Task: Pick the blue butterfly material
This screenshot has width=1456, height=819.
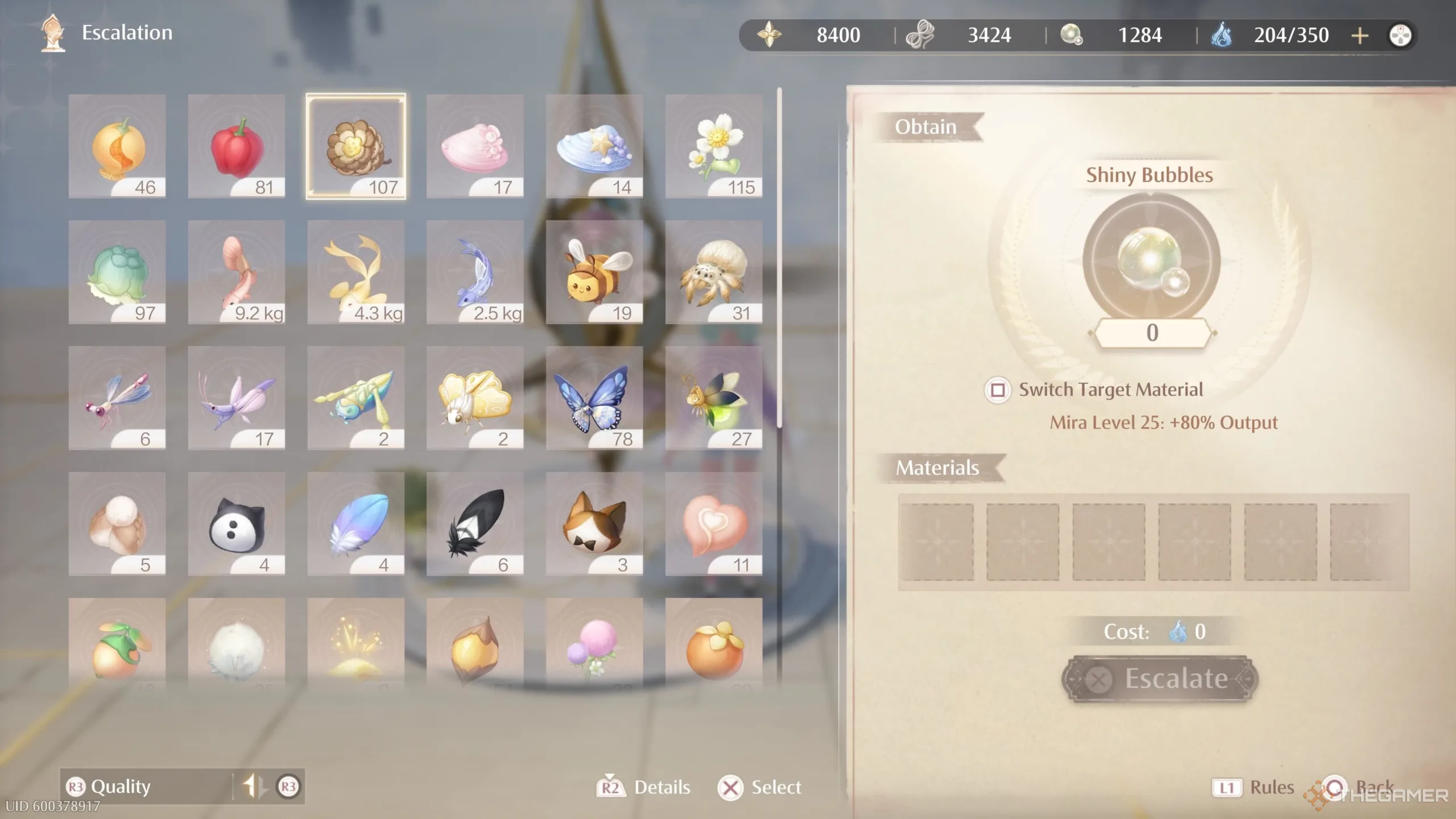Action: click(x=594, y=398)
